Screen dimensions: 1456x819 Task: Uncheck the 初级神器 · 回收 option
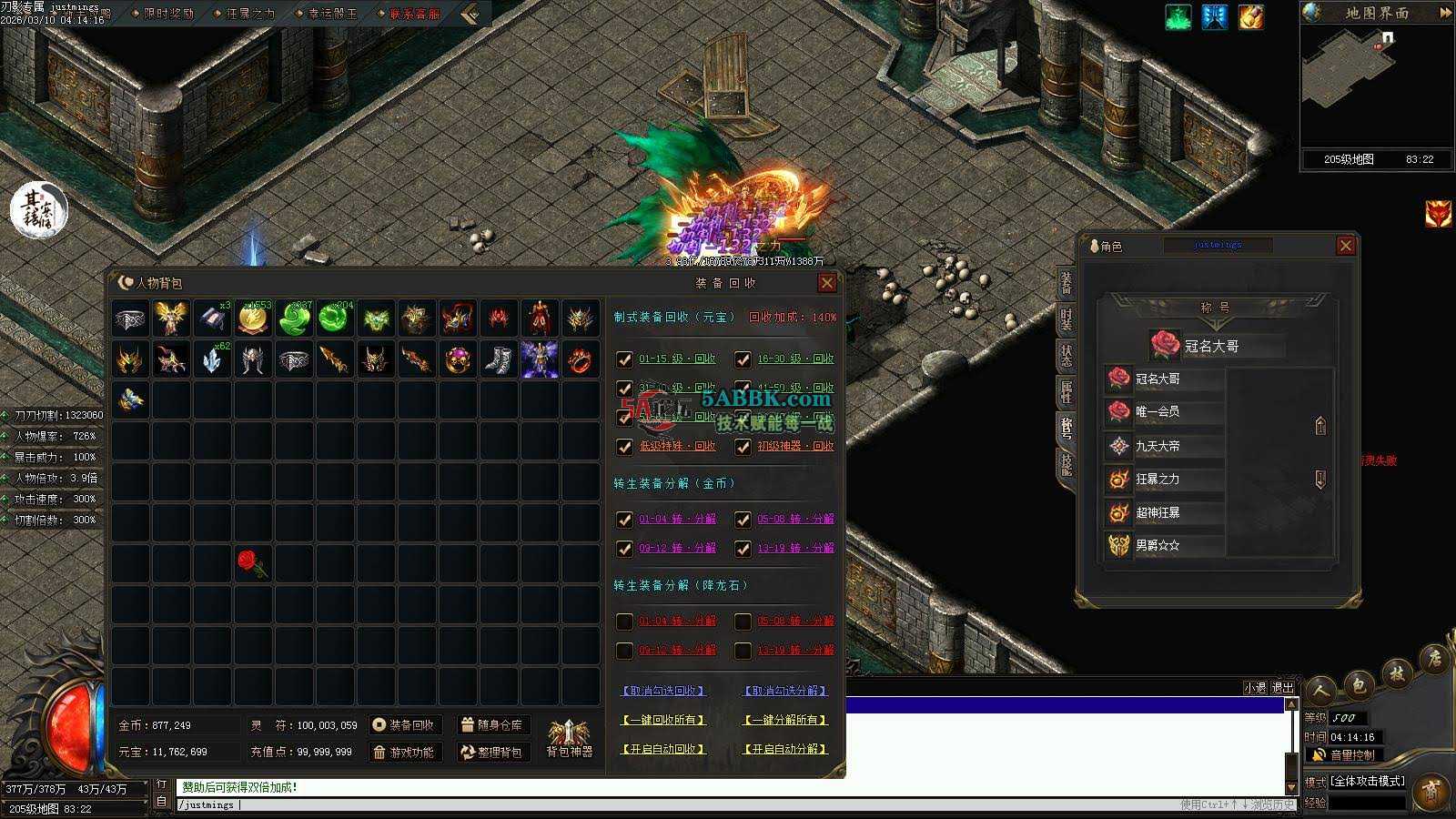(x=743, y=447)
